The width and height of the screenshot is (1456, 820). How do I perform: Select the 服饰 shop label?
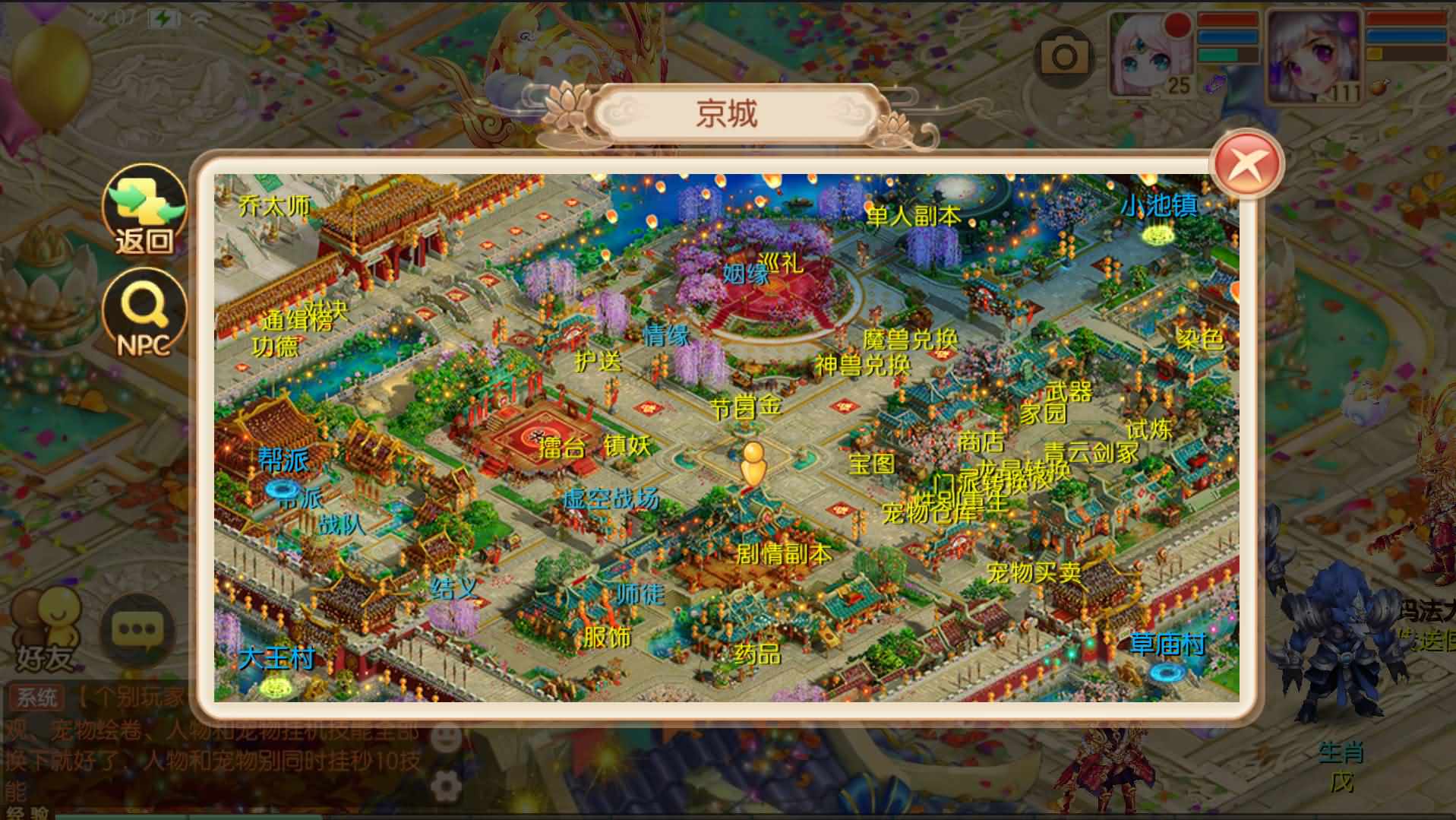click(606, 636)
